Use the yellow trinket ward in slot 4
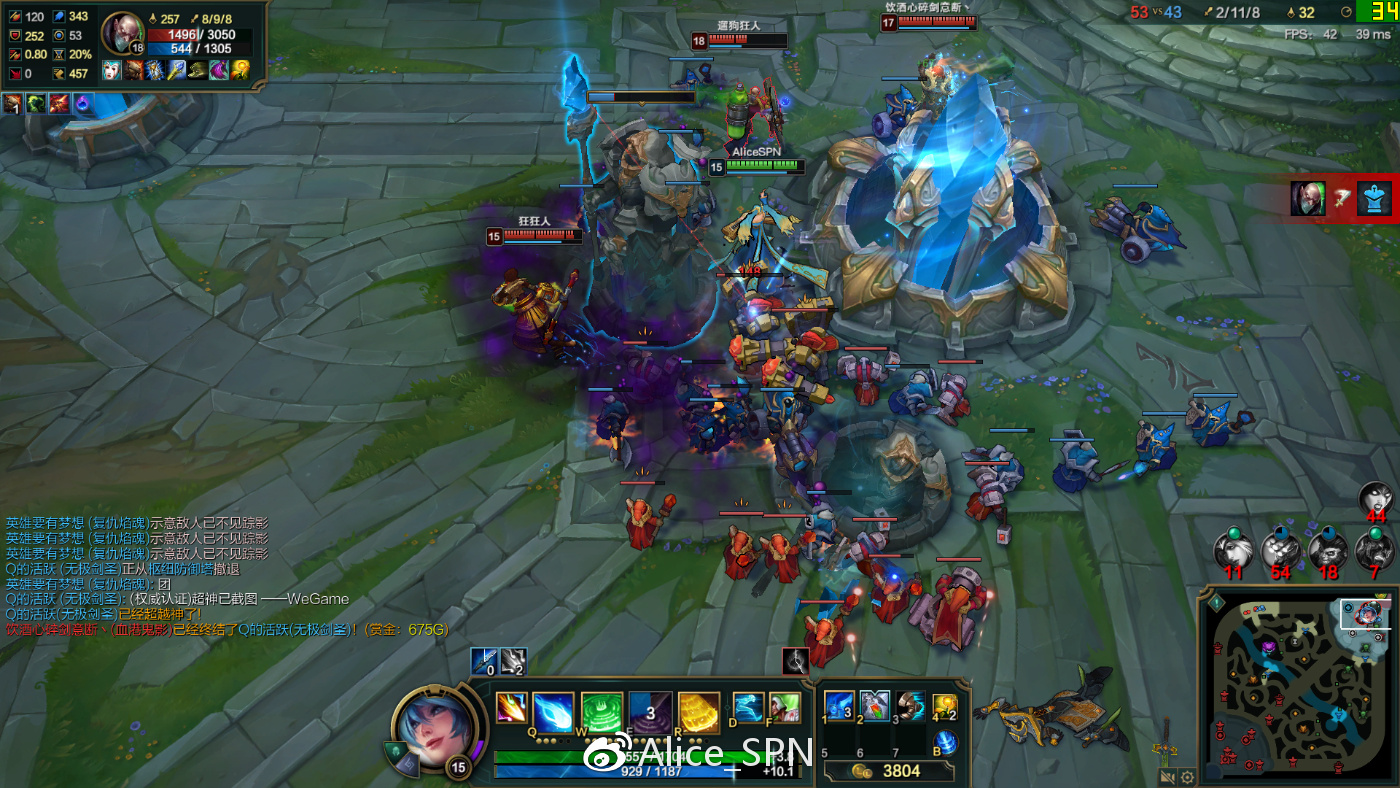Viewport: 1400px width, 788px height. tap(945, 706)
